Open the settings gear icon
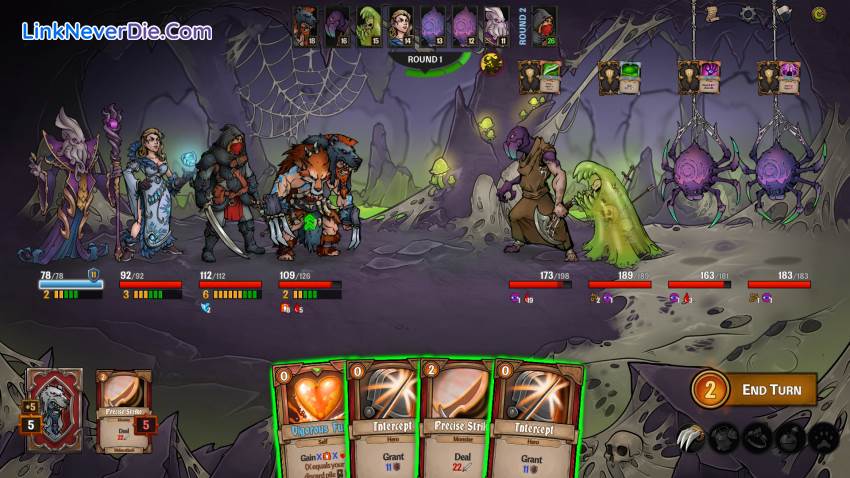The image size is (850, 478). point(748,14)
